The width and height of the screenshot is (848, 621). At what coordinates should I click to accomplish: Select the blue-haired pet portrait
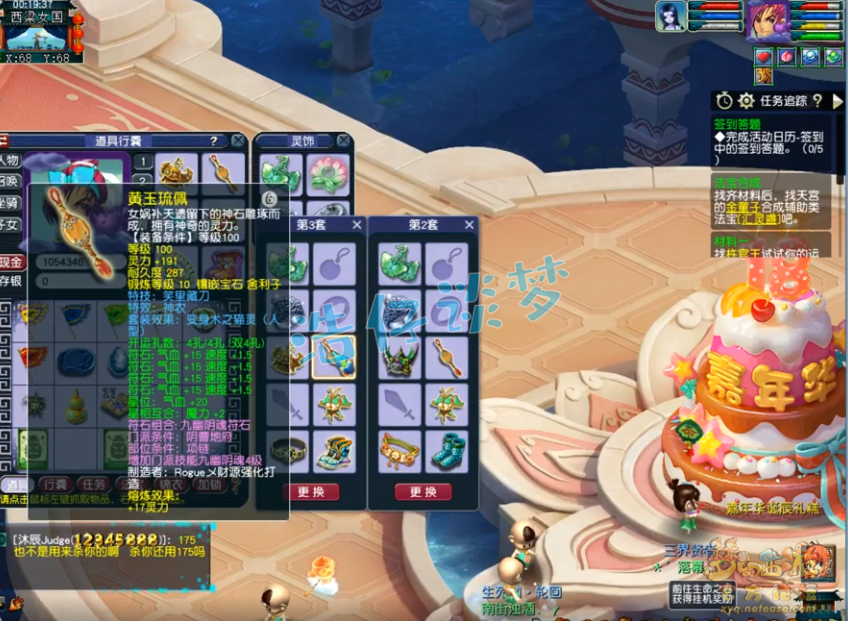(x=671, y=17)
